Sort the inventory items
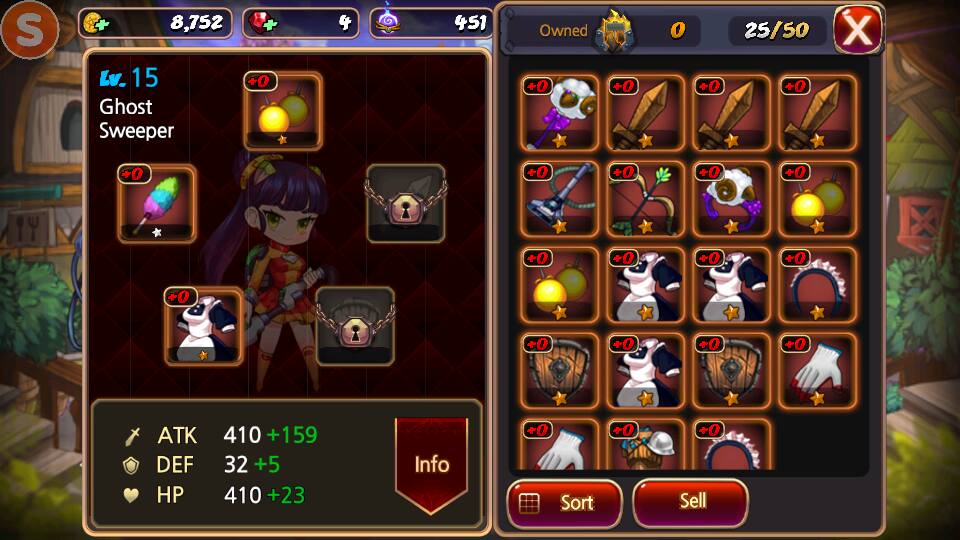Screen dimensions: 960x540 point(564,502)
